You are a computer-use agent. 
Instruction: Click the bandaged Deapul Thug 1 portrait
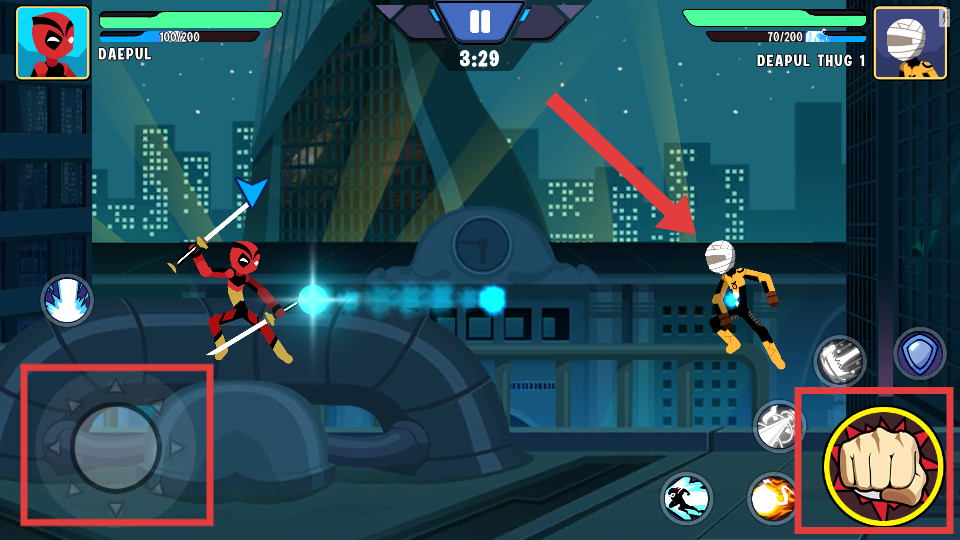(x=910, y=43)
